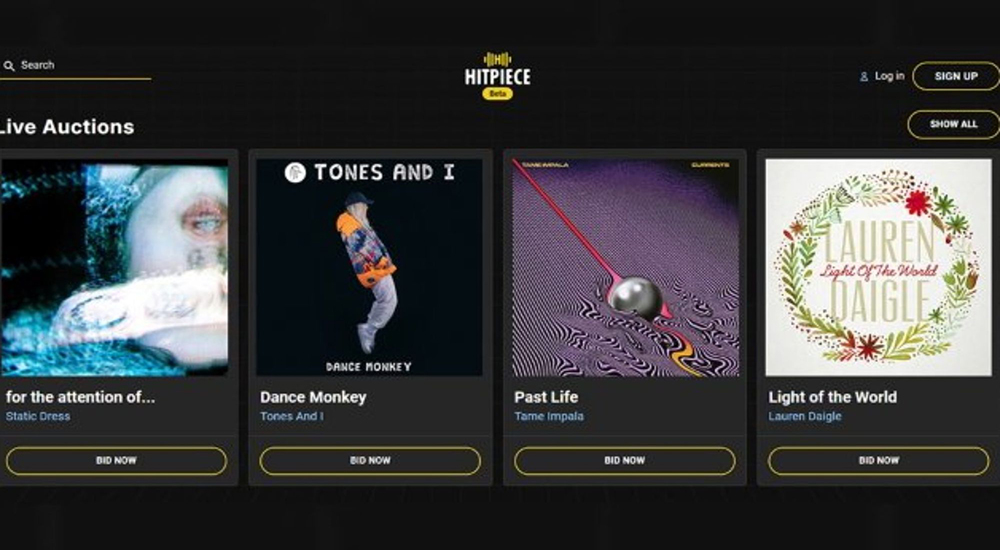
Task: Bid now on Past Life
Action: pos(624,461)
